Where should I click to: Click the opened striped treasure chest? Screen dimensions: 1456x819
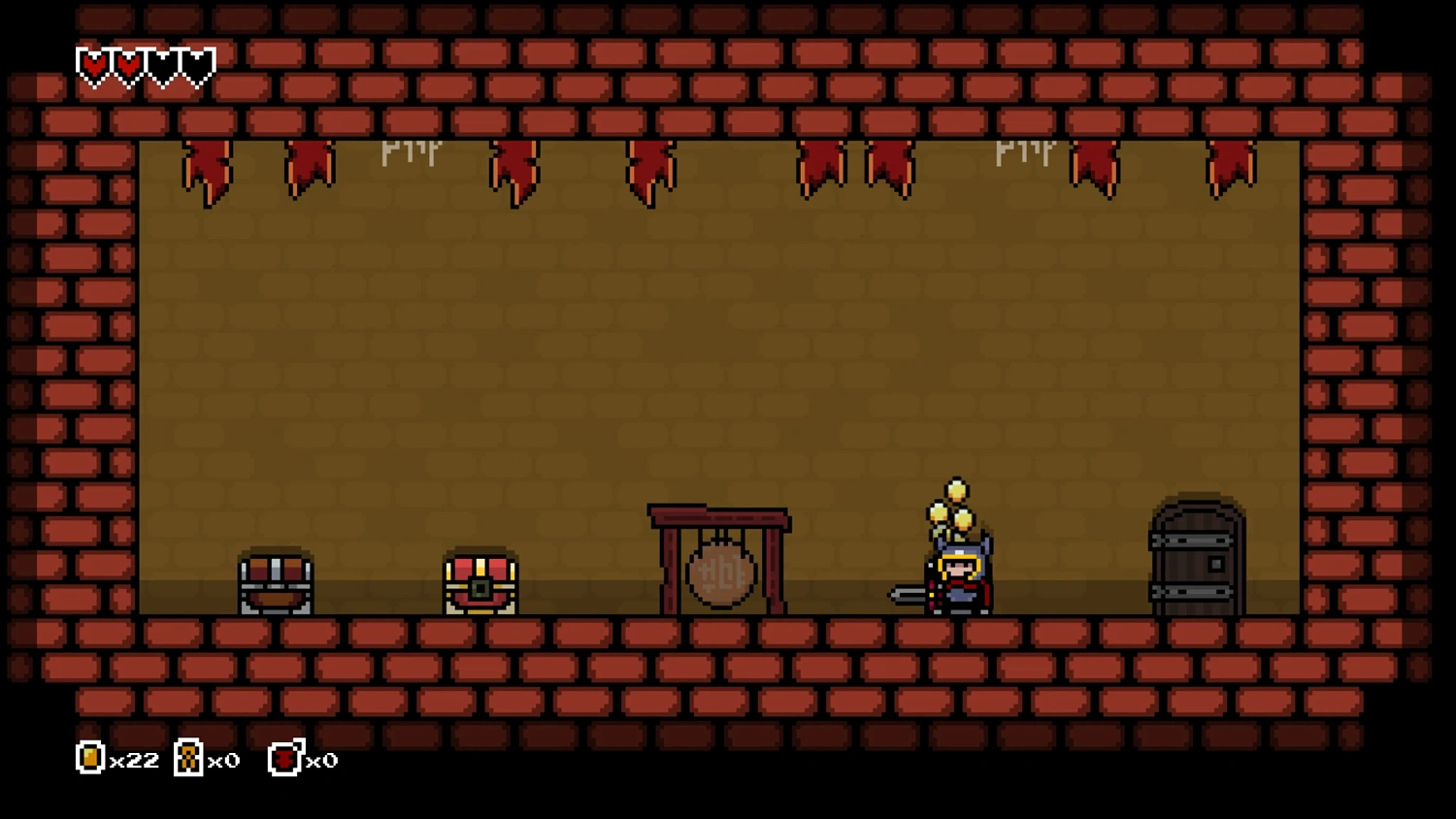click(275, 584)
